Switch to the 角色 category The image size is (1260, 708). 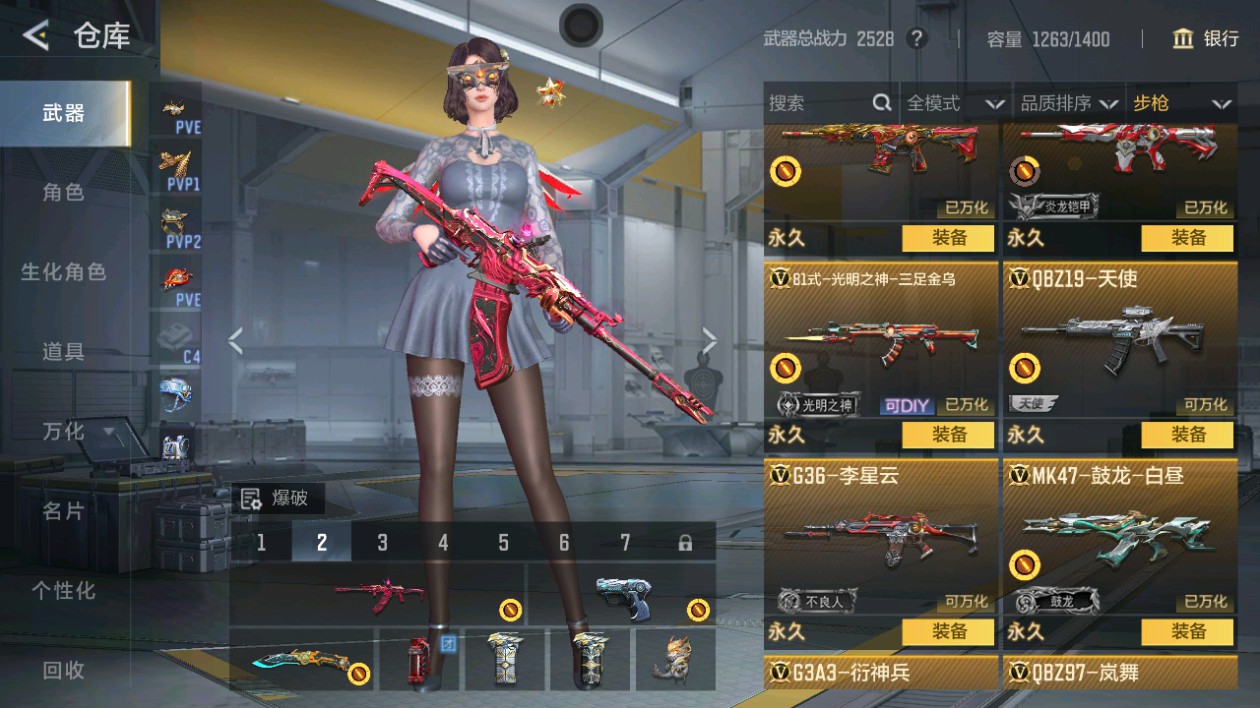63,192
